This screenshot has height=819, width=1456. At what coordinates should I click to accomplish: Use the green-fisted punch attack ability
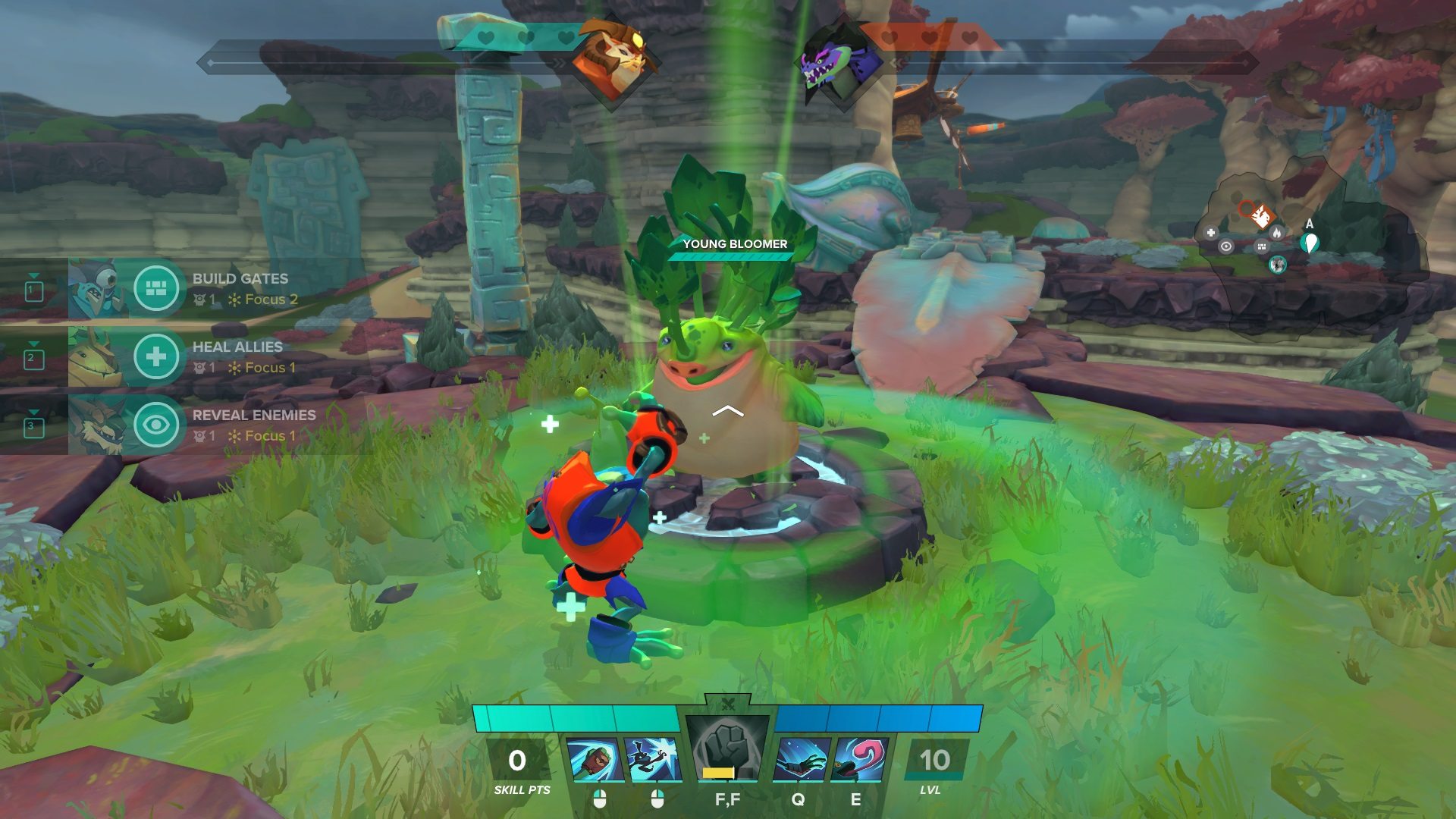(x=595, y=760)
